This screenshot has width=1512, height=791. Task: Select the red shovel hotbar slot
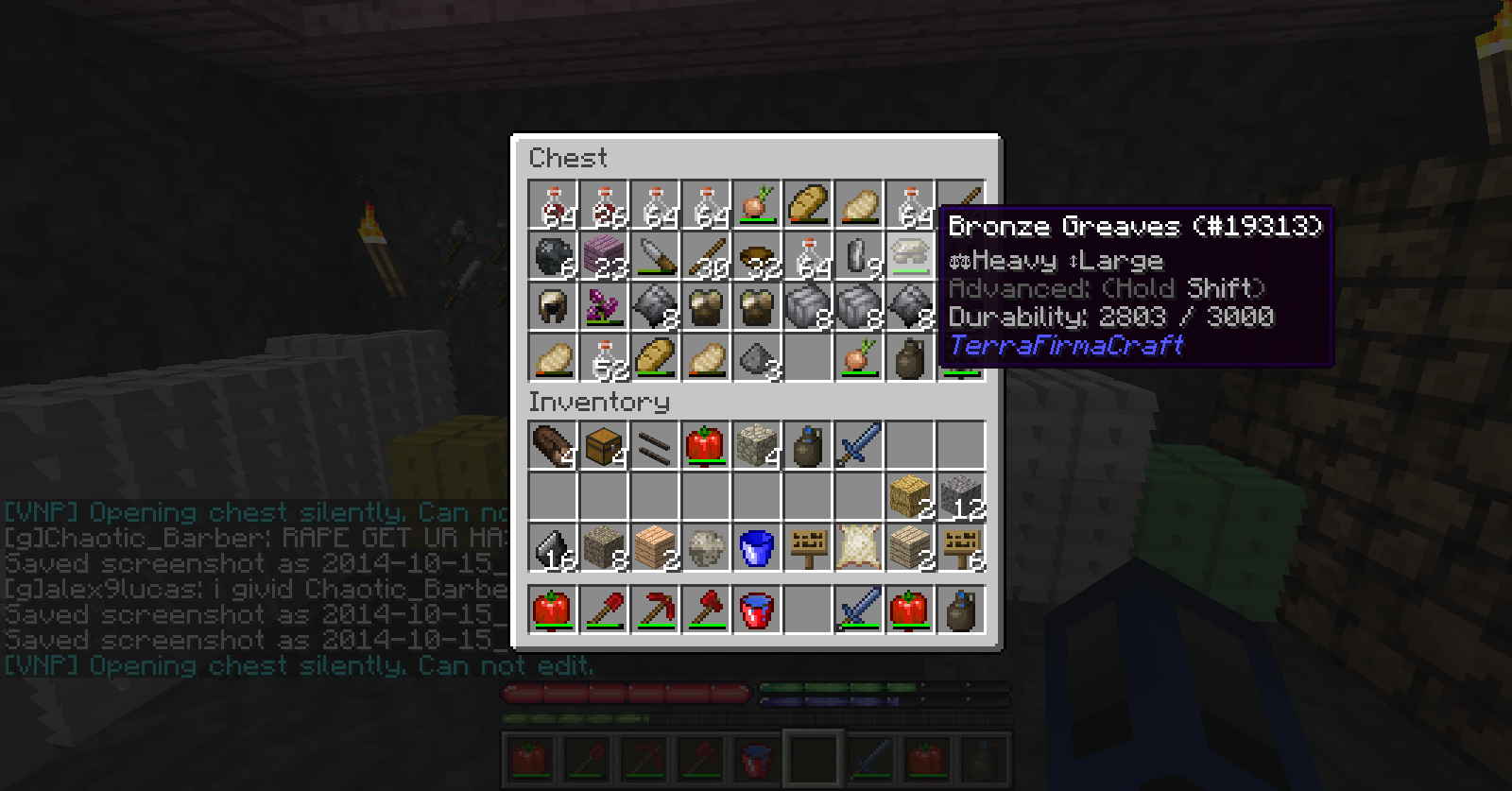(x=604, y=610)
